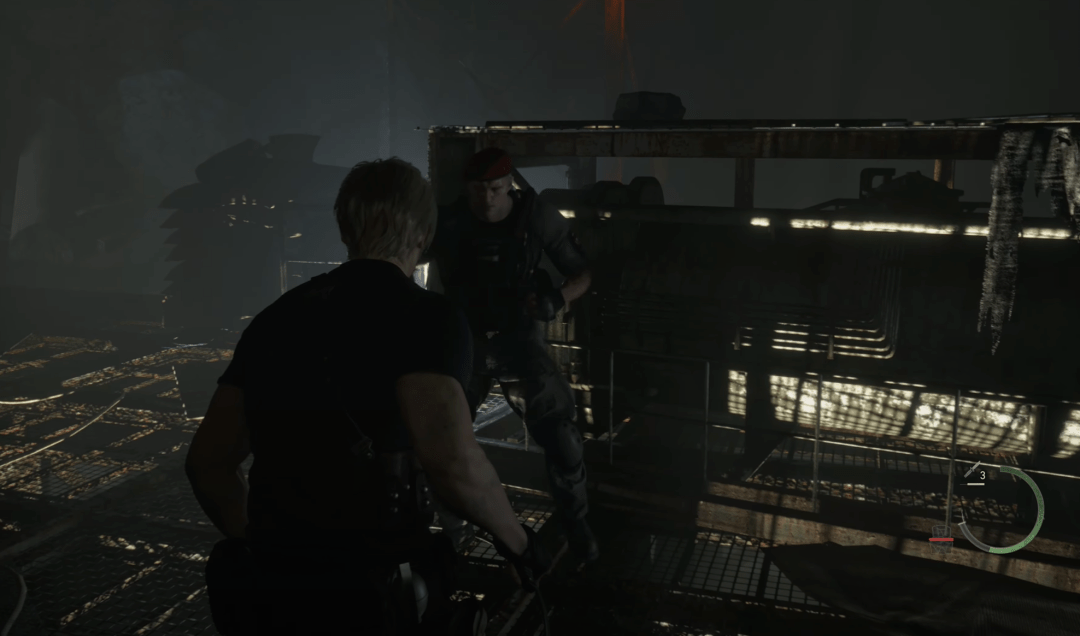The image size is (1080, 636).
Task: Select the combat knife weapon icon
Action: click(x=970, y=471)
